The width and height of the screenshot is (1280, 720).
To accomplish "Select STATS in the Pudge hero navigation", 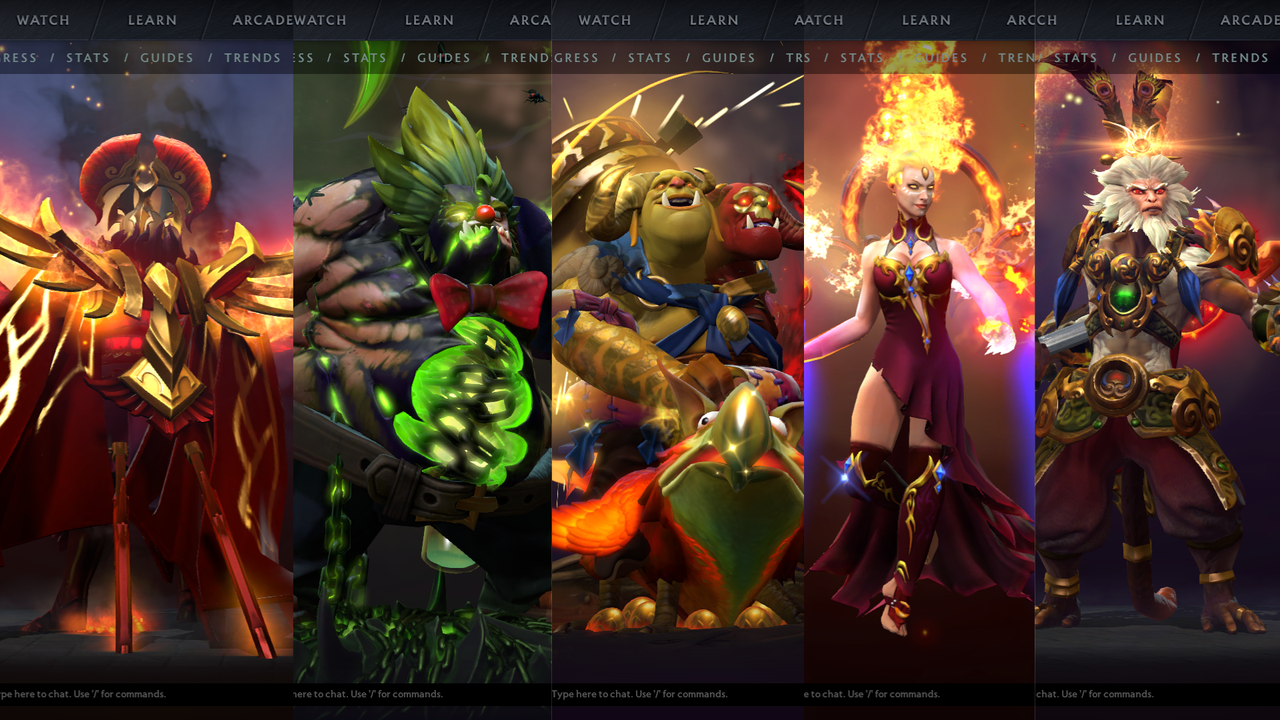I will pyautogui.click(x=365, y=58).
